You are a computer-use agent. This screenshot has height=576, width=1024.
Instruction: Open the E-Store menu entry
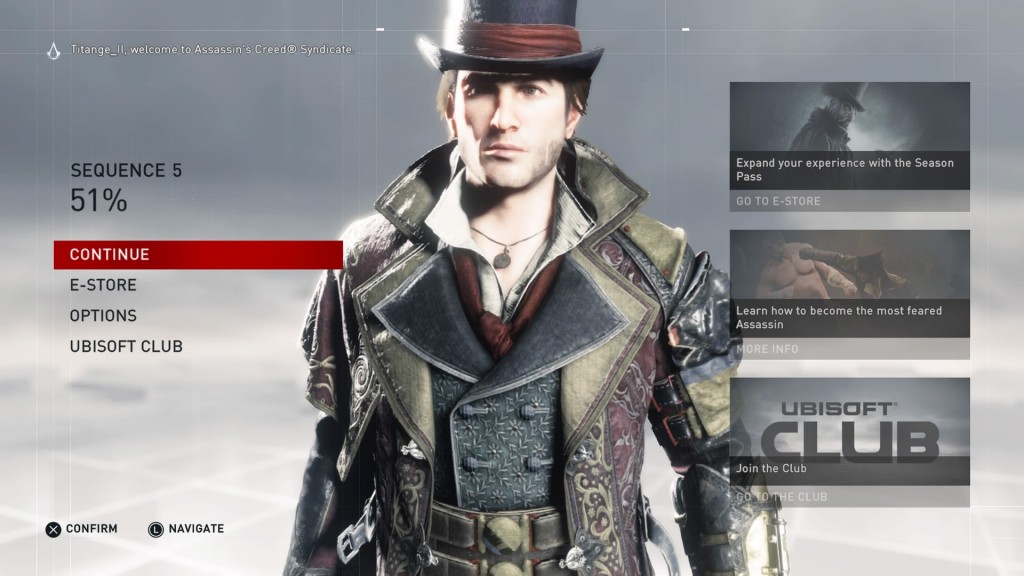[103, 285]
